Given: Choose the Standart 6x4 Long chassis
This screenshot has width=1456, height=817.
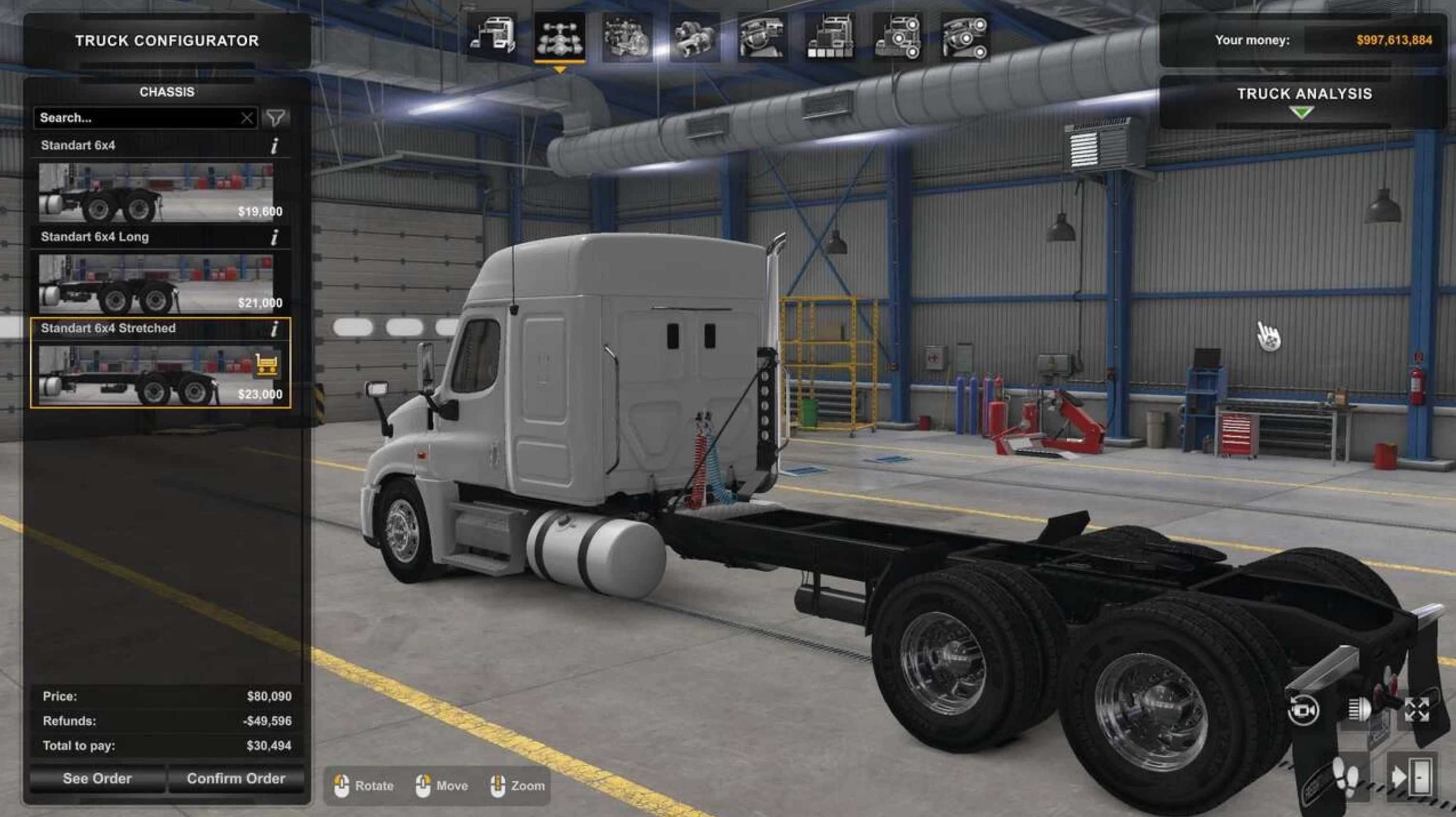Looking at the screenshot, I should [155, 284].
